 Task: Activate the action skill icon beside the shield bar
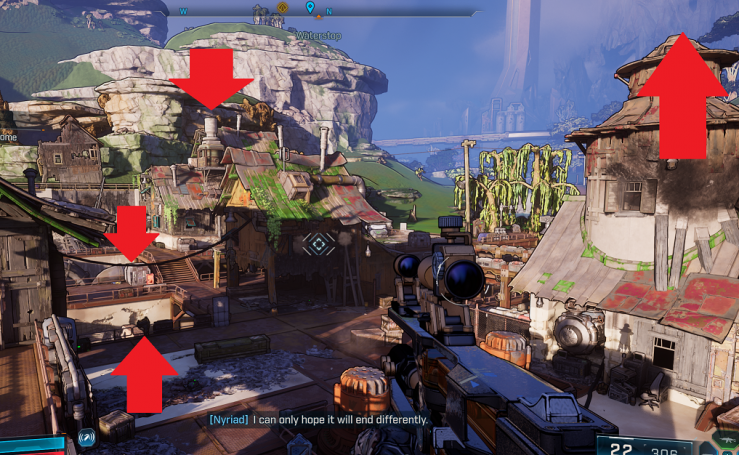(86, 437)
